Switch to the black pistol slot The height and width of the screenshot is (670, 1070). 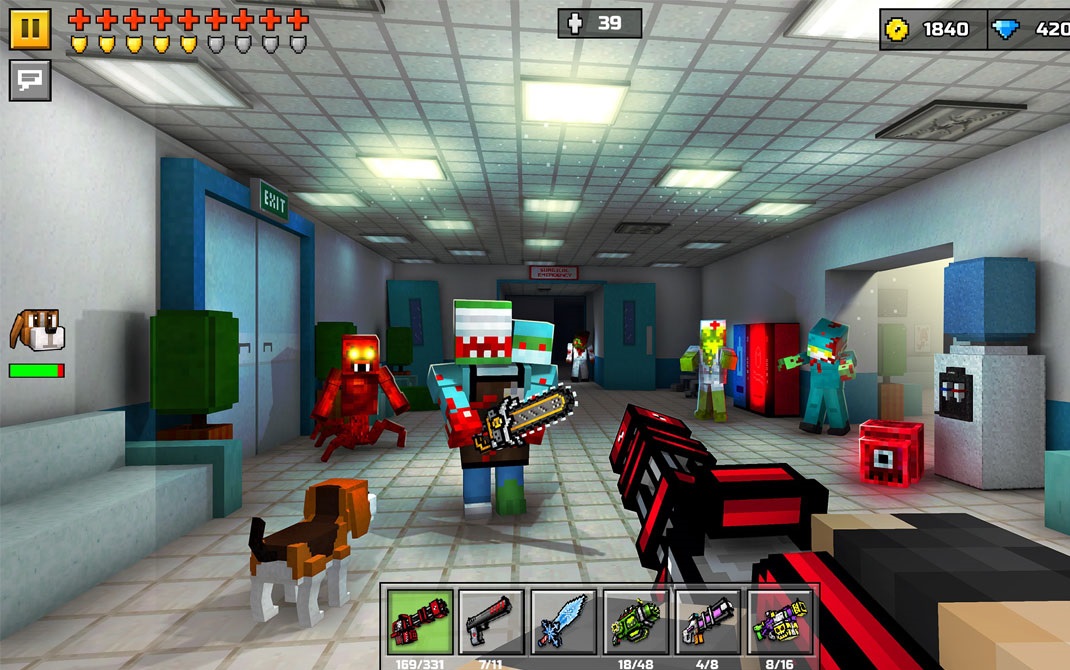click(x=491, y=621)
